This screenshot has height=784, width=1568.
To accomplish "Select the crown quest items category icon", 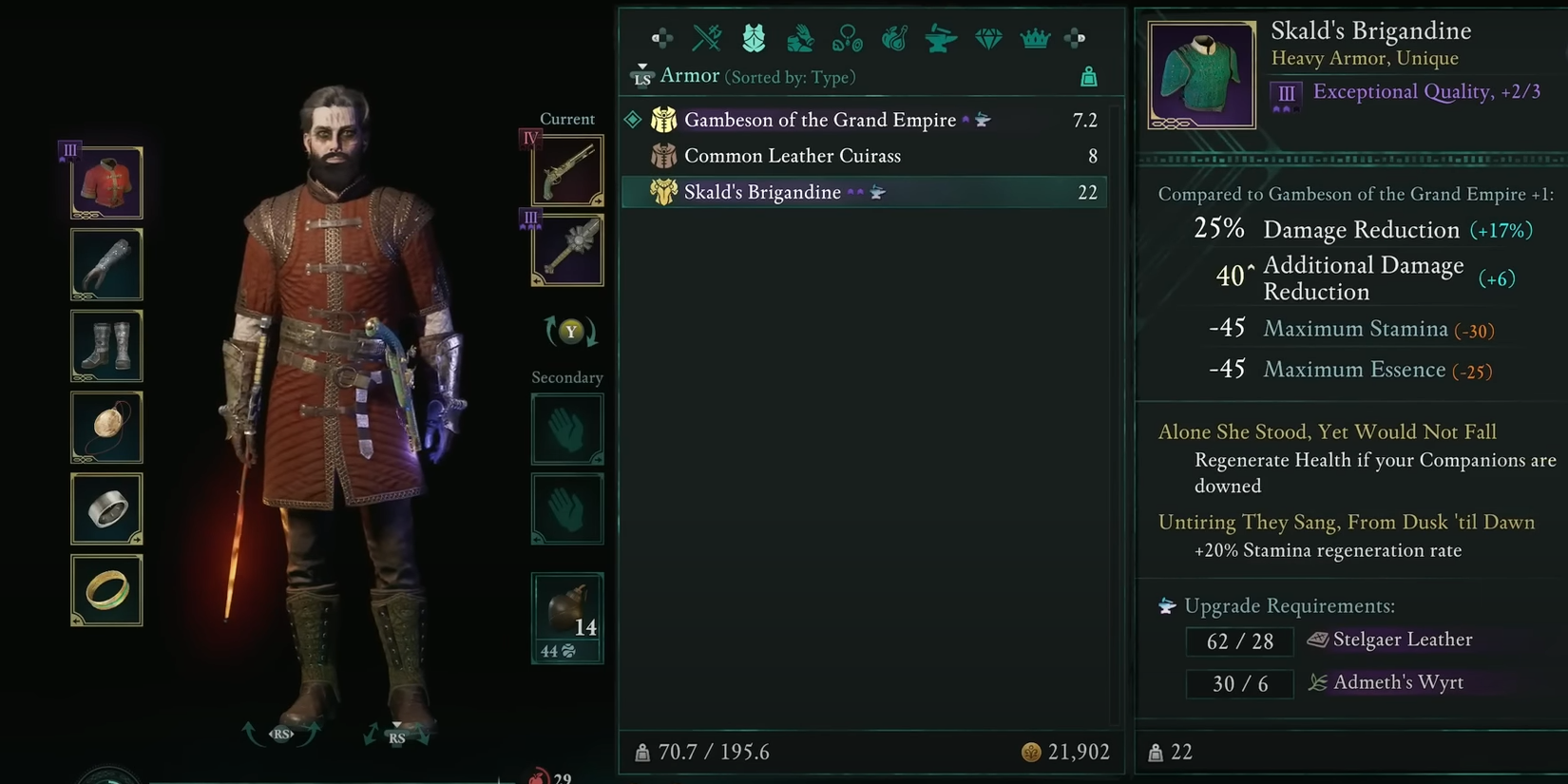I will 1035,38.
